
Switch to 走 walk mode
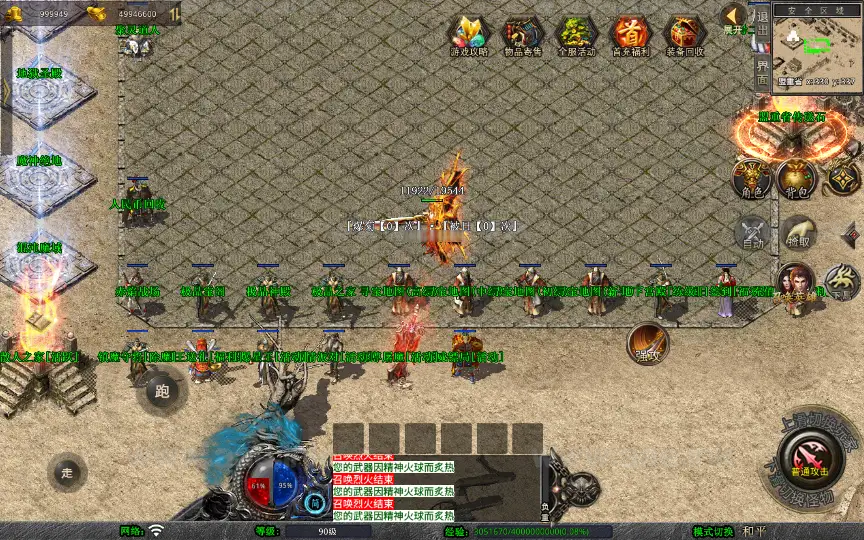pos(68,471)
